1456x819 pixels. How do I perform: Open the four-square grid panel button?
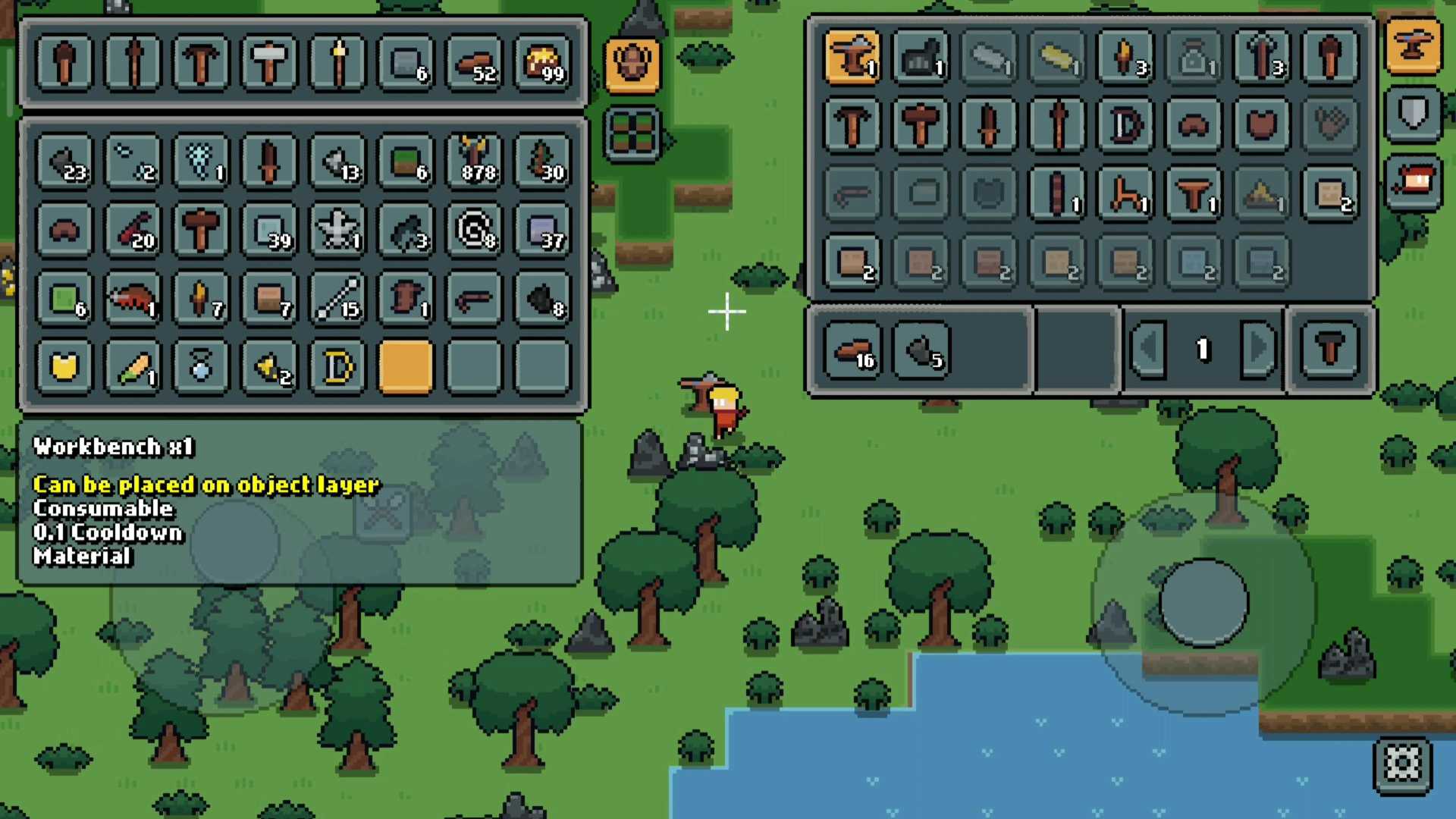[632, 133]
